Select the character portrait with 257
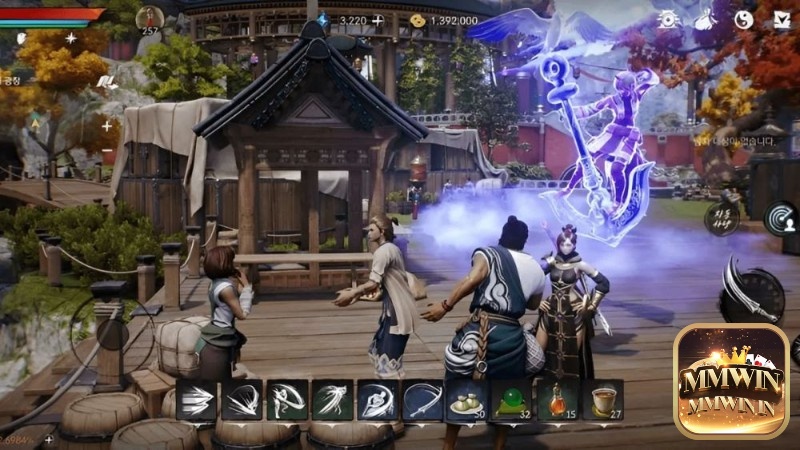 pyautogui.click(x=149, y=18)
